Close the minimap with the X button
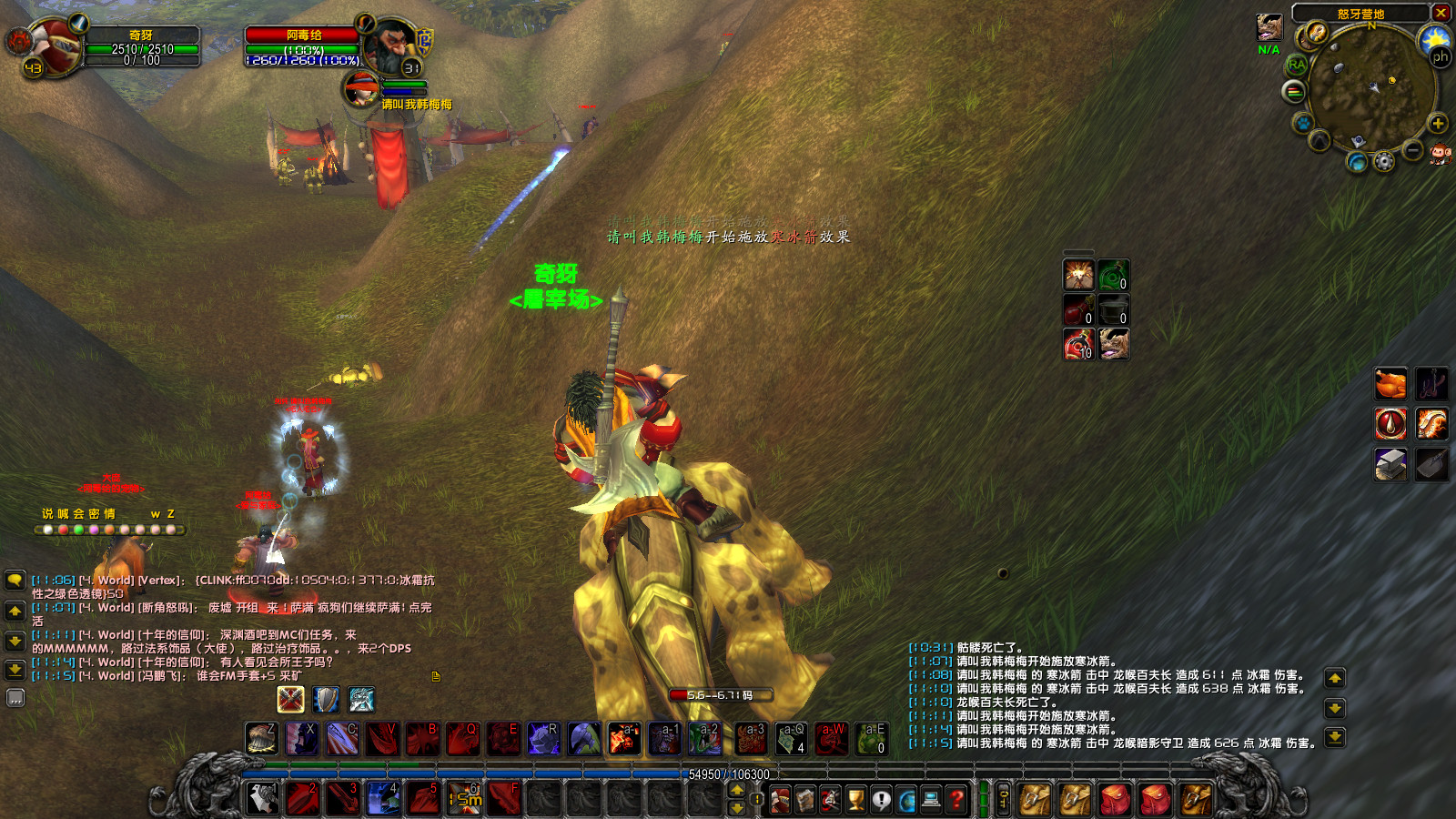The width and height of the screenshot is (1456, 819). click(1441, 13)
